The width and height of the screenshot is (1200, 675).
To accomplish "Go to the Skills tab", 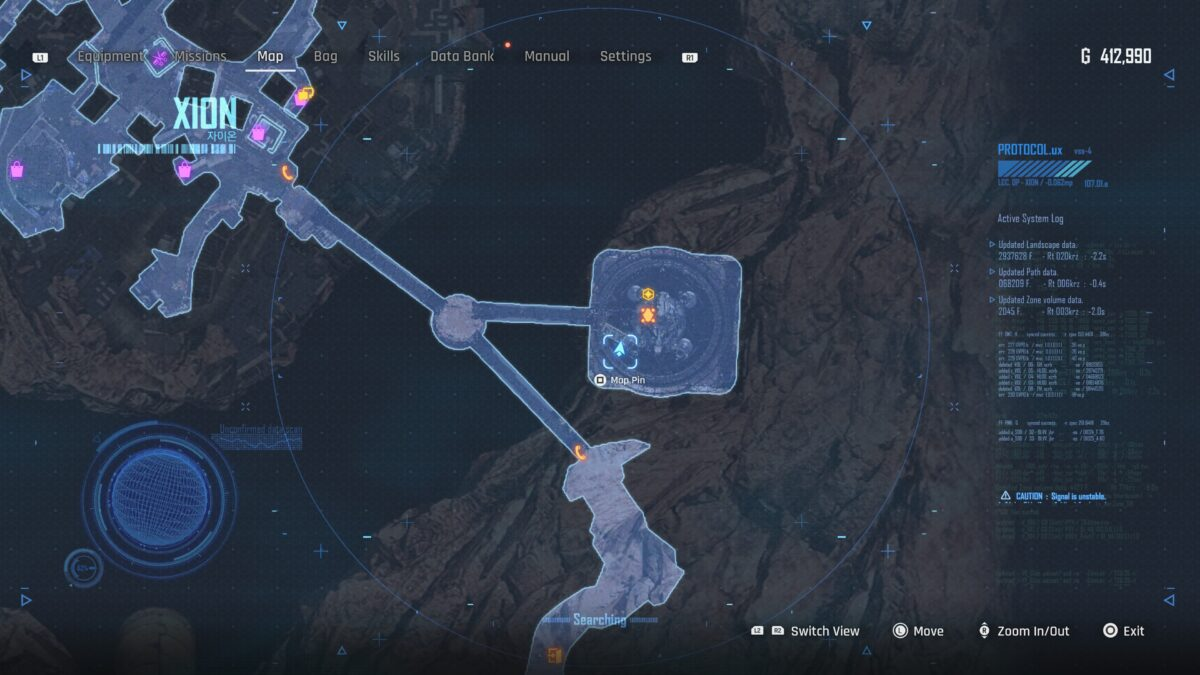I will click(385, 57).
